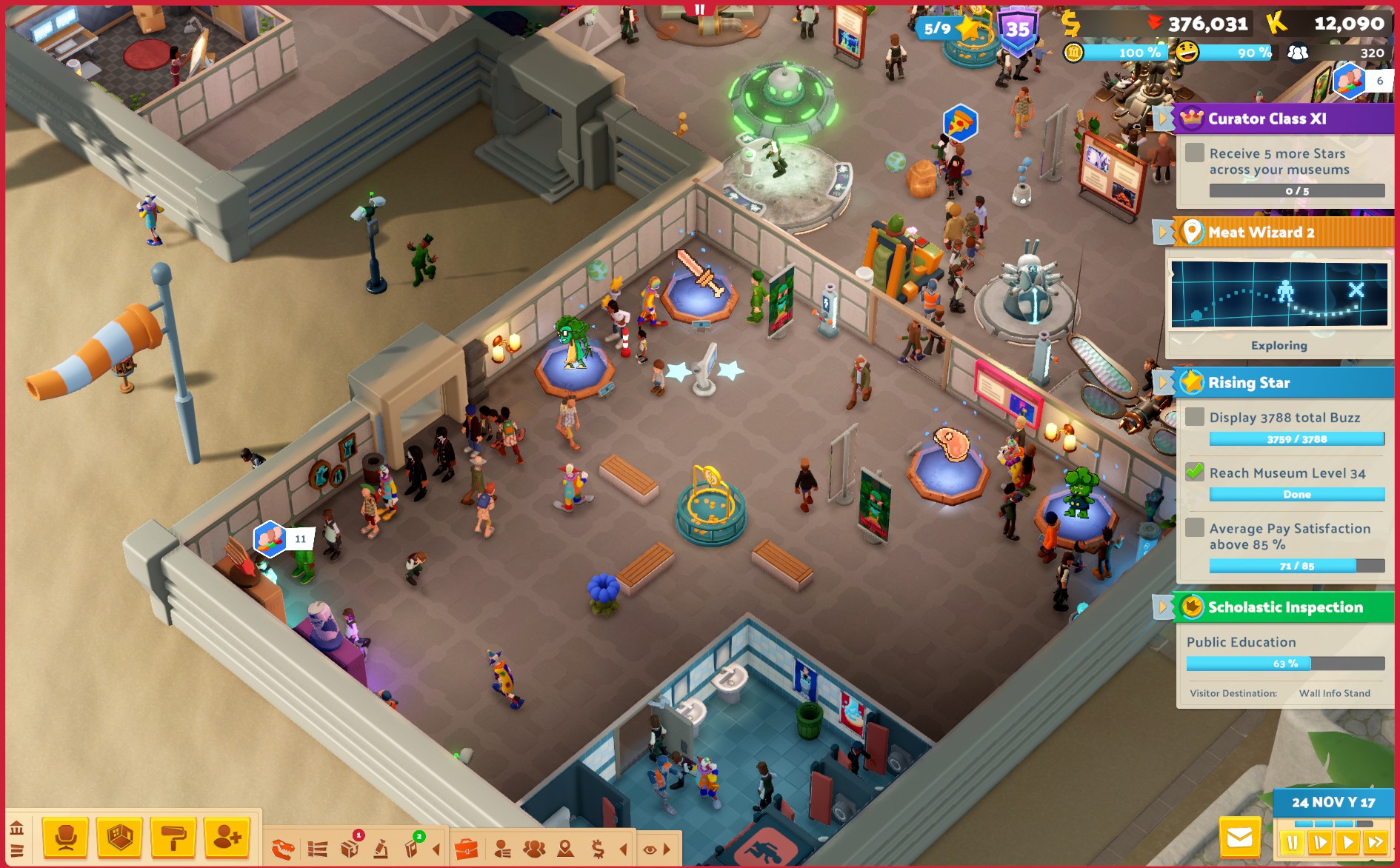The width and height of the screenshot is (1400, 868).
Task: Open the Scholastic Inspection panel header
Action: click(1284, 607)
